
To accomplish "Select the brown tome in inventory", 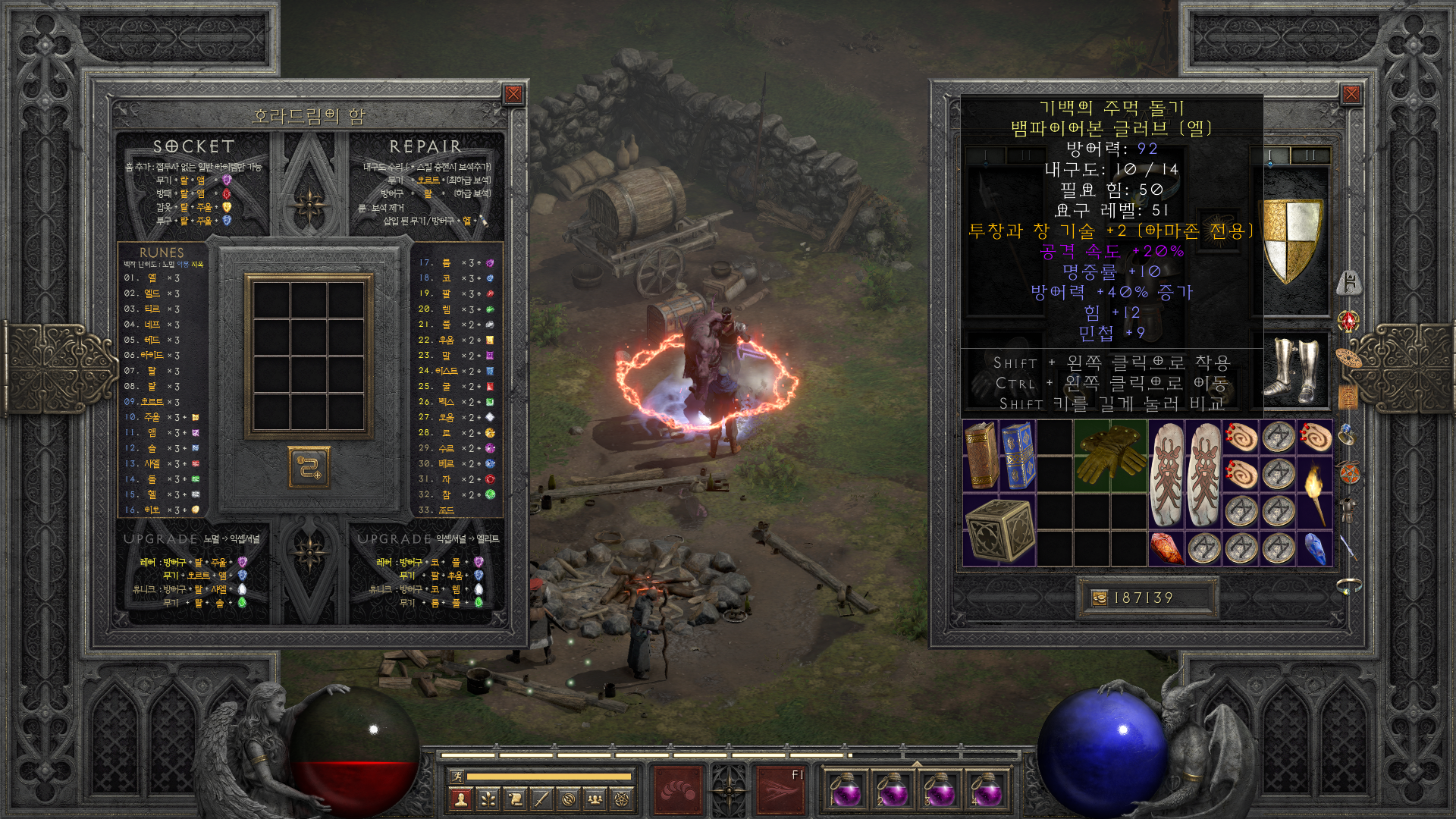I will 981,455.
